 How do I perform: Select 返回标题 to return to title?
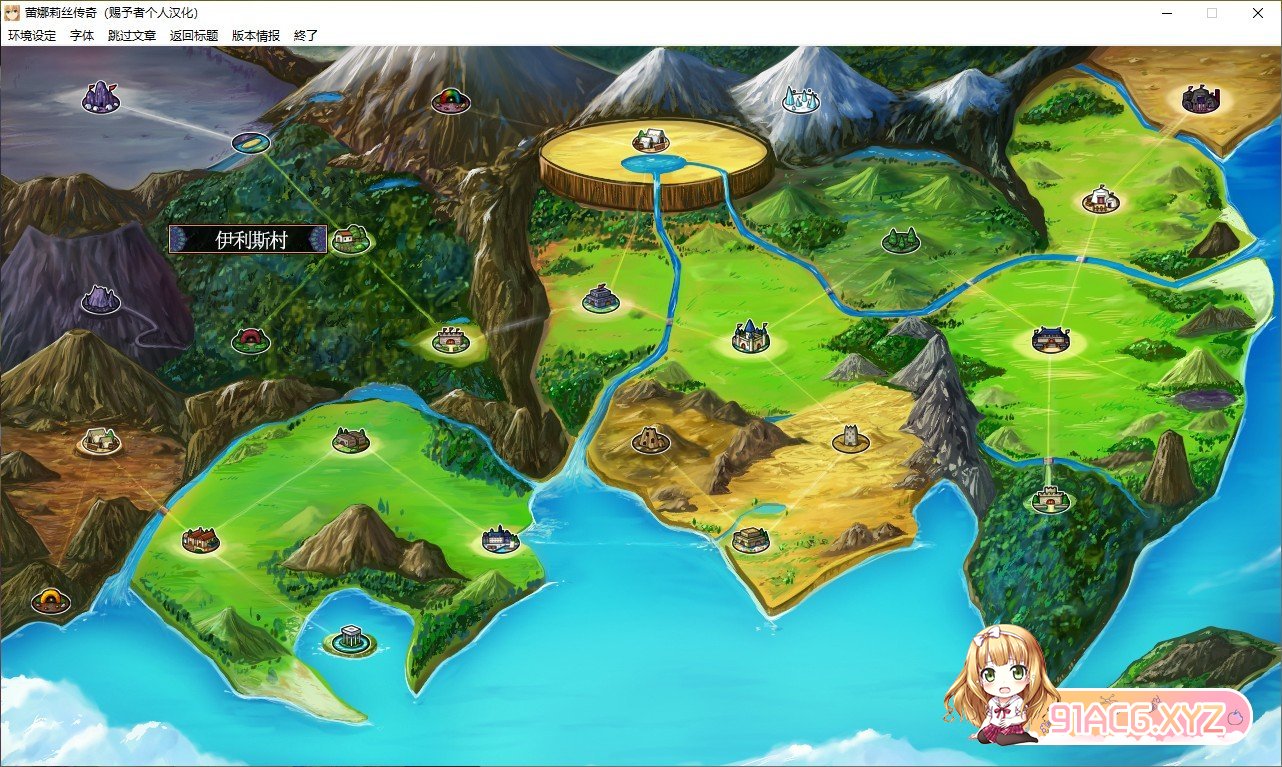194,35
